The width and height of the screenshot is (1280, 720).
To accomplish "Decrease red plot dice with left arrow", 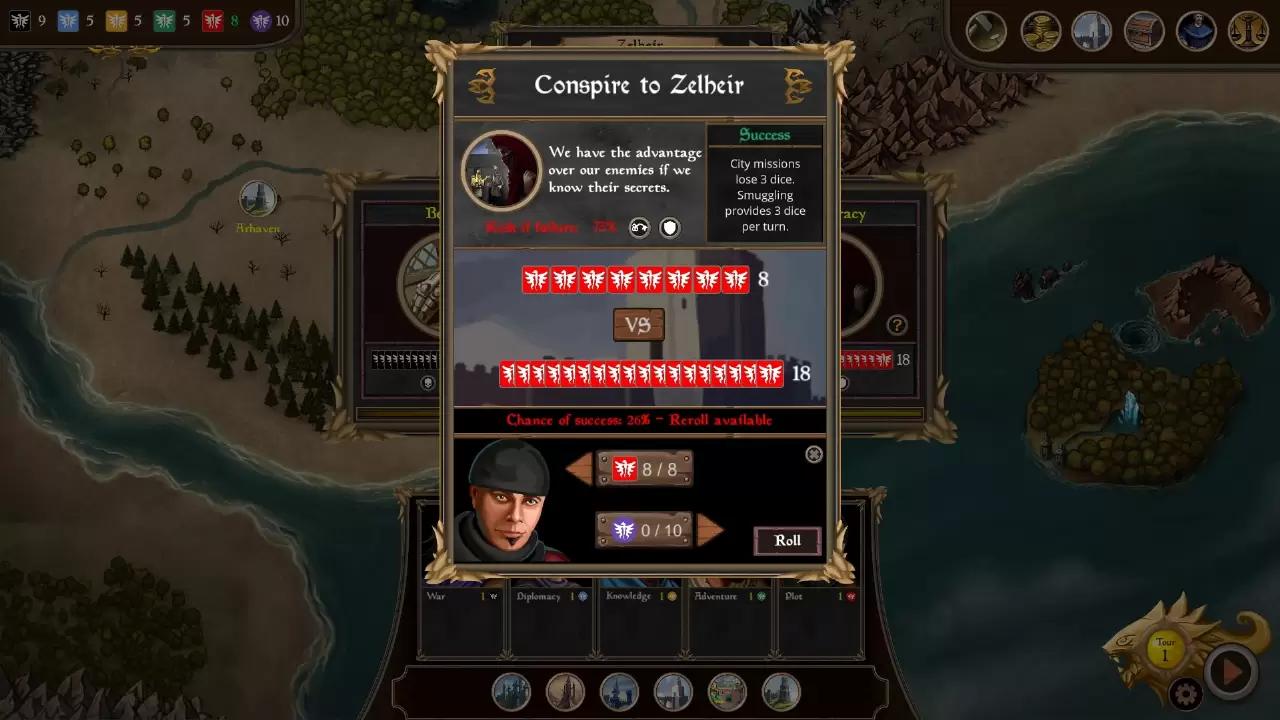I will (579, 469).
